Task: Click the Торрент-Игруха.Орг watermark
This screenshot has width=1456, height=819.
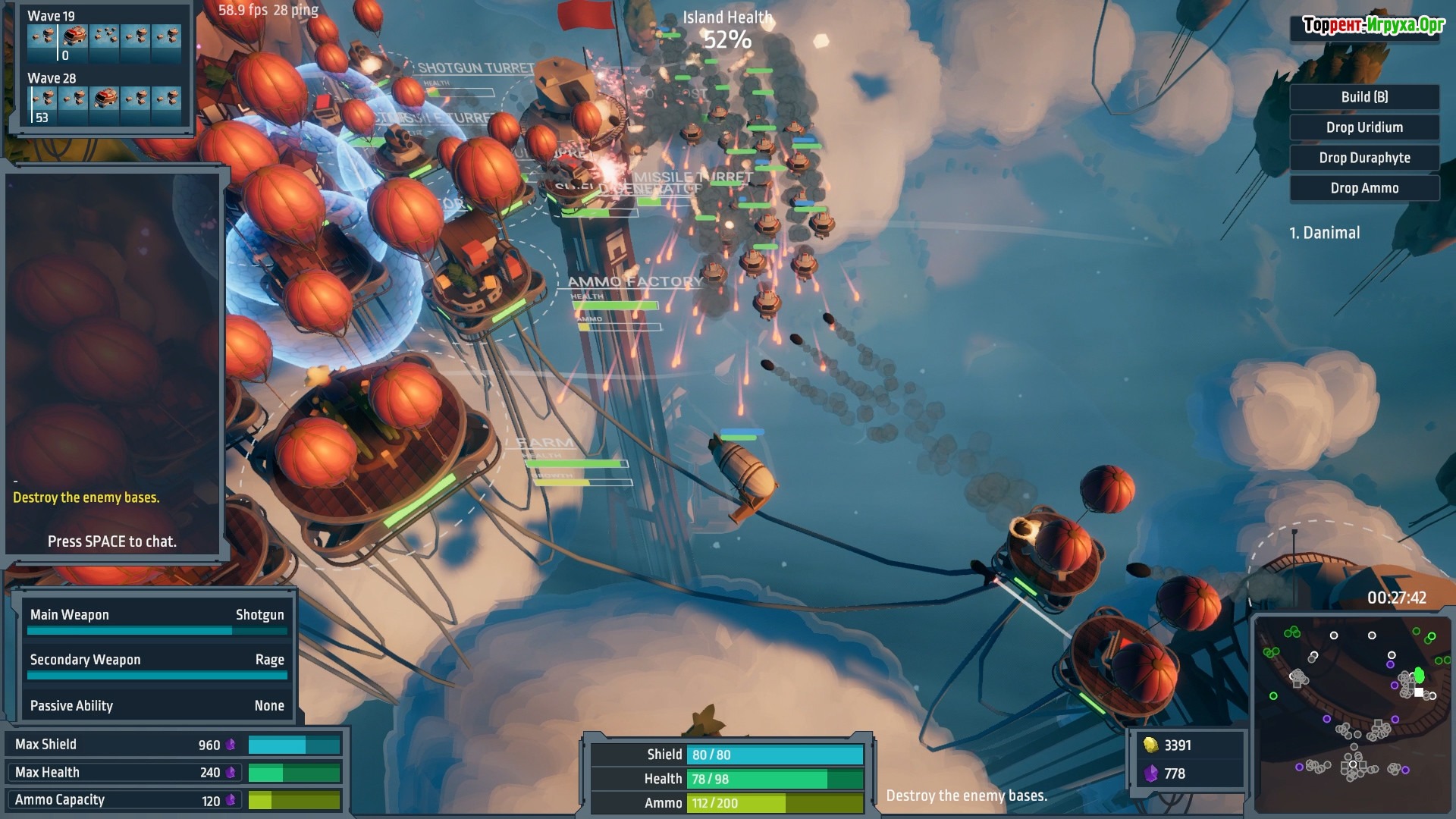Action: (x=1373, y=26)
